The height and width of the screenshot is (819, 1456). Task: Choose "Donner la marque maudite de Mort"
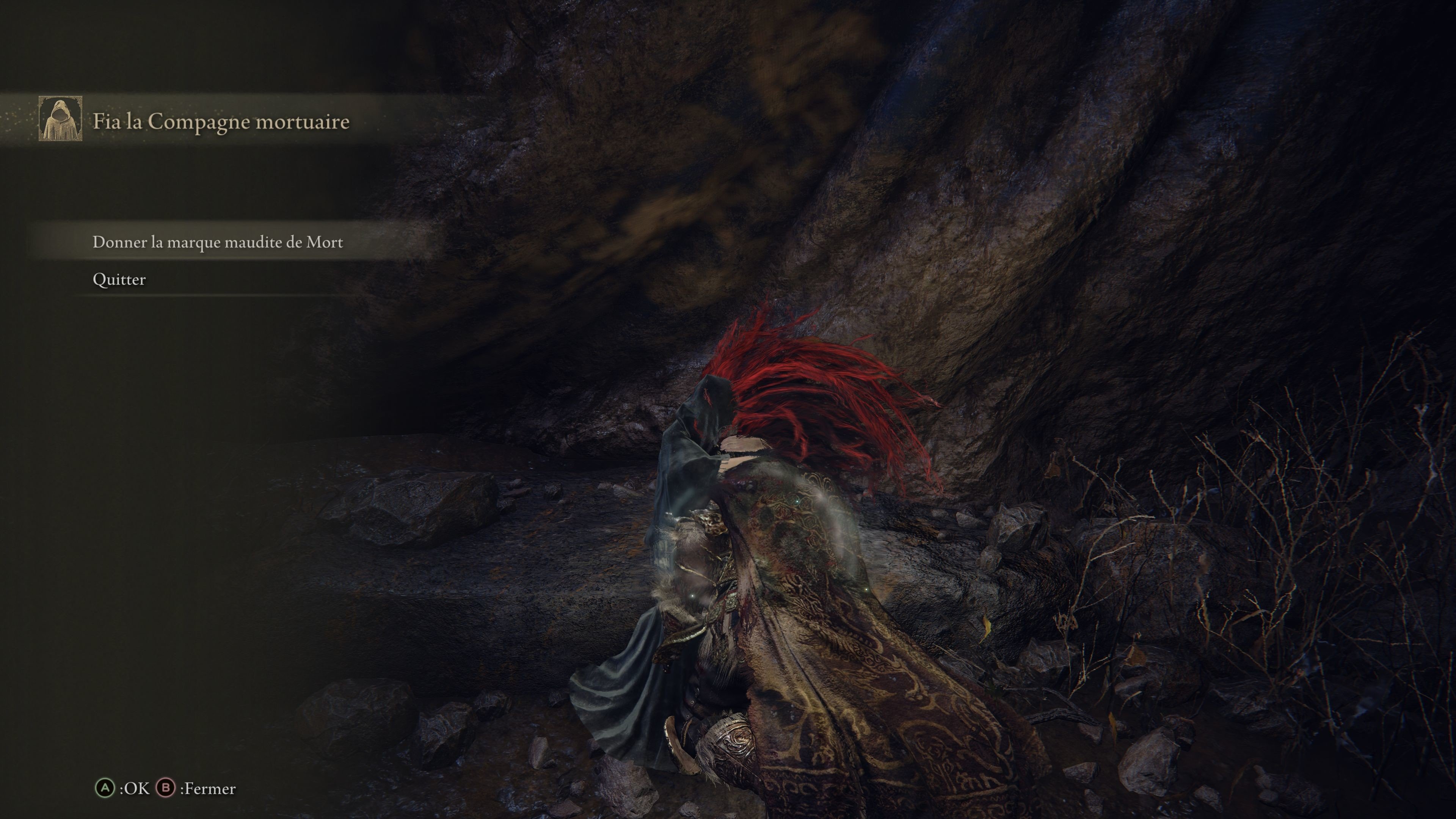(x=218, y=242)
